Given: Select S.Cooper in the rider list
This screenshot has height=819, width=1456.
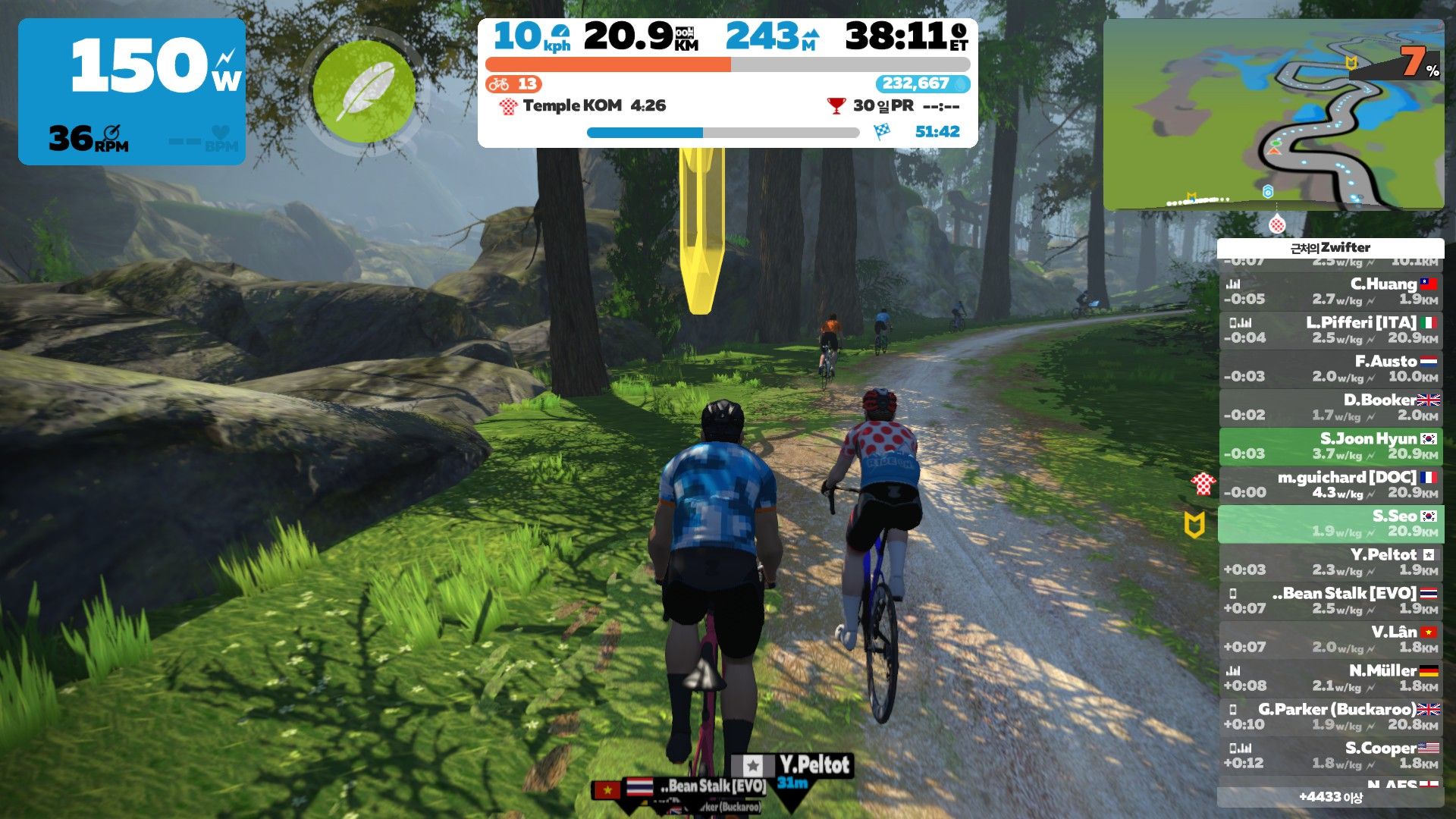Looking at the screenshot, I should [1331, 756].
